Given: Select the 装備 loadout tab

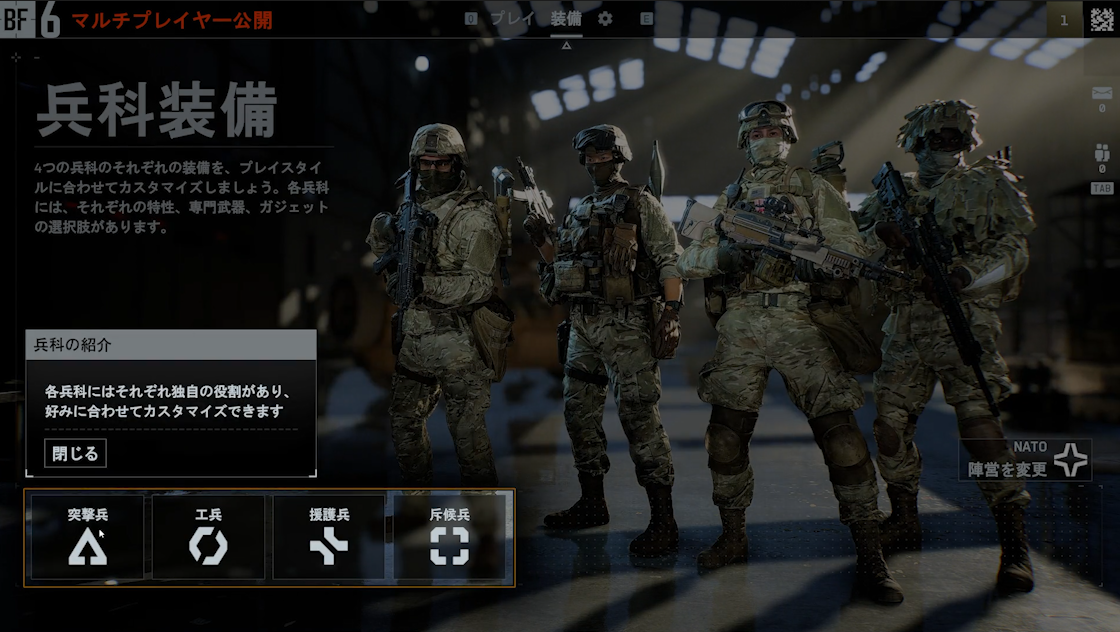Looking at the screenshot, I should (x=566, y=19).
